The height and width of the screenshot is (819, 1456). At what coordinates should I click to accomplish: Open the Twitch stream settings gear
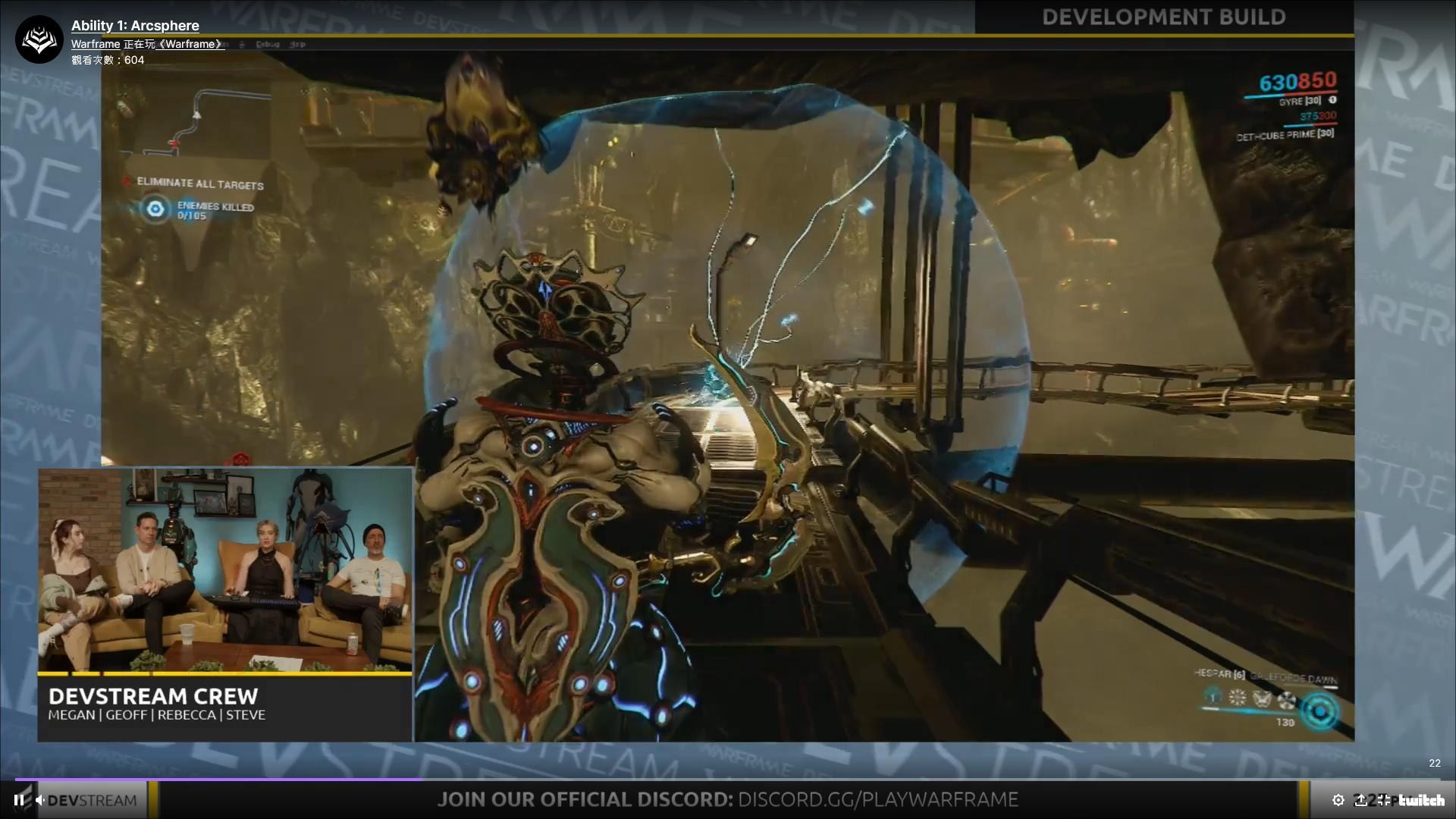[x=1339, y=799]
